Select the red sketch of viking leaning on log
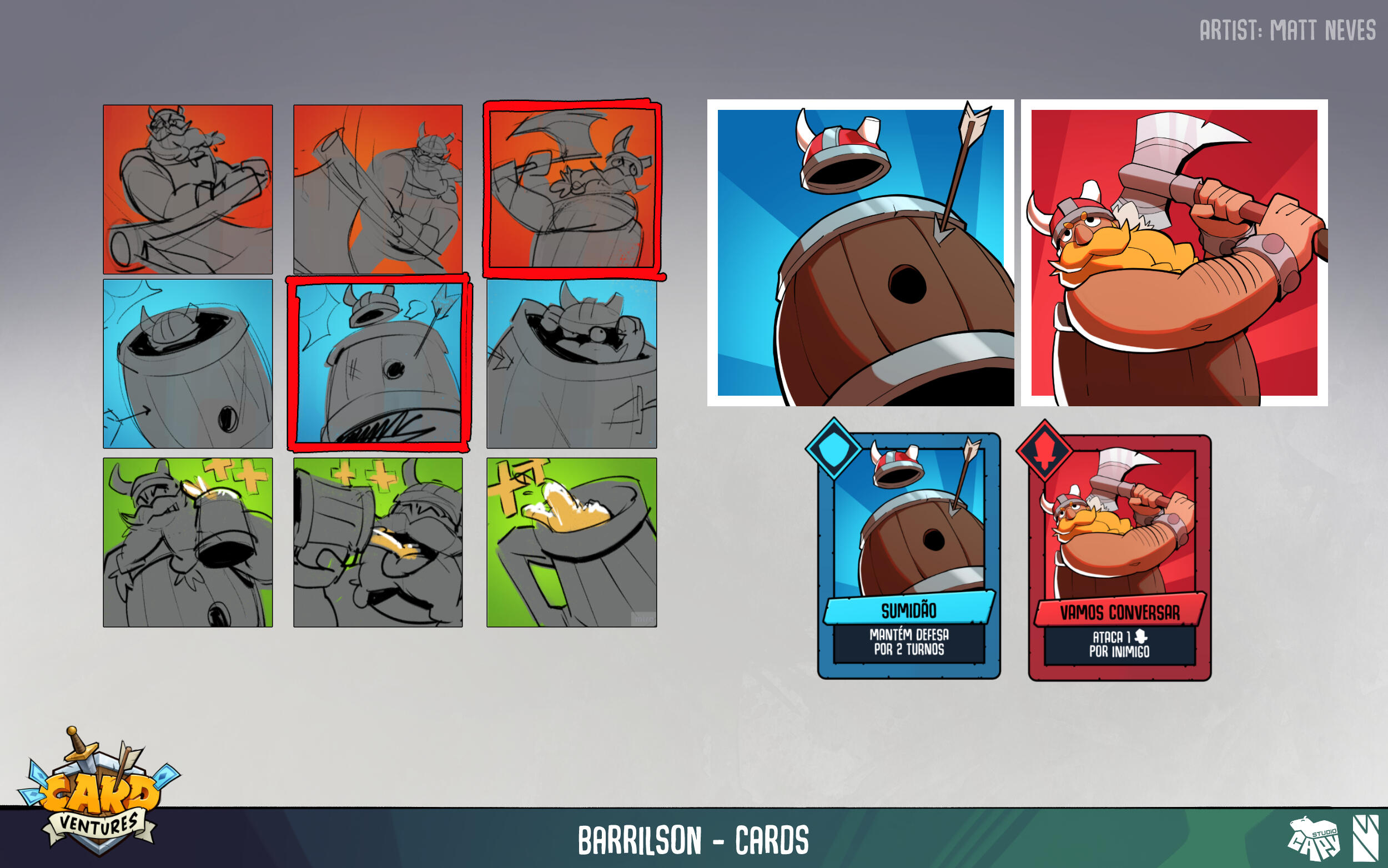 188,189
